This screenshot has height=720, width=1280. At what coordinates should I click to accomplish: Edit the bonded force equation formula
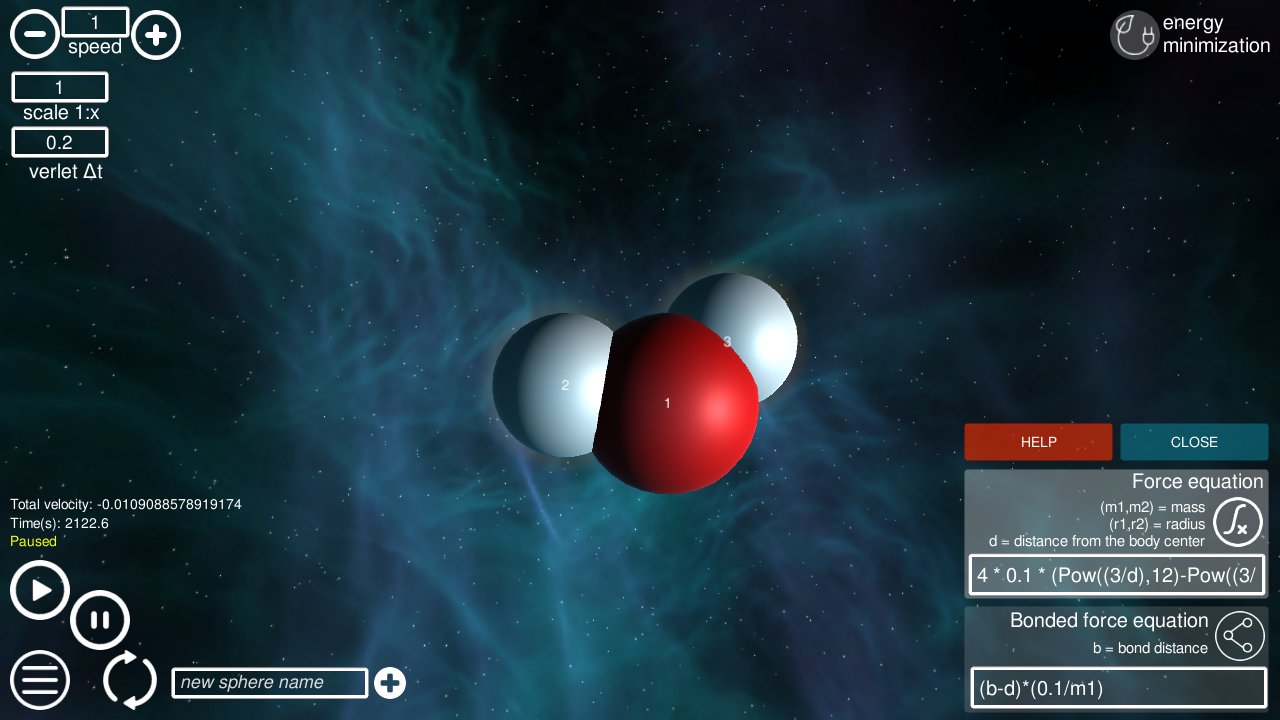pos(1116,688)
